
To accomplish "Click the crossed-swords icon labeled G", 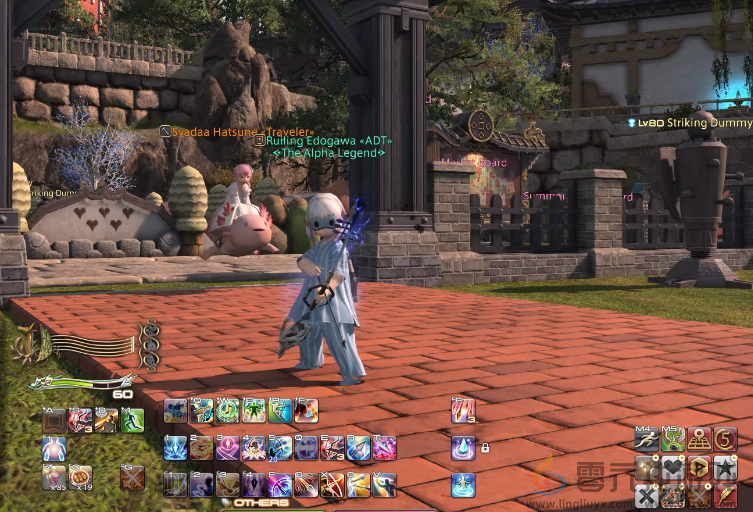I will point(132,476).
